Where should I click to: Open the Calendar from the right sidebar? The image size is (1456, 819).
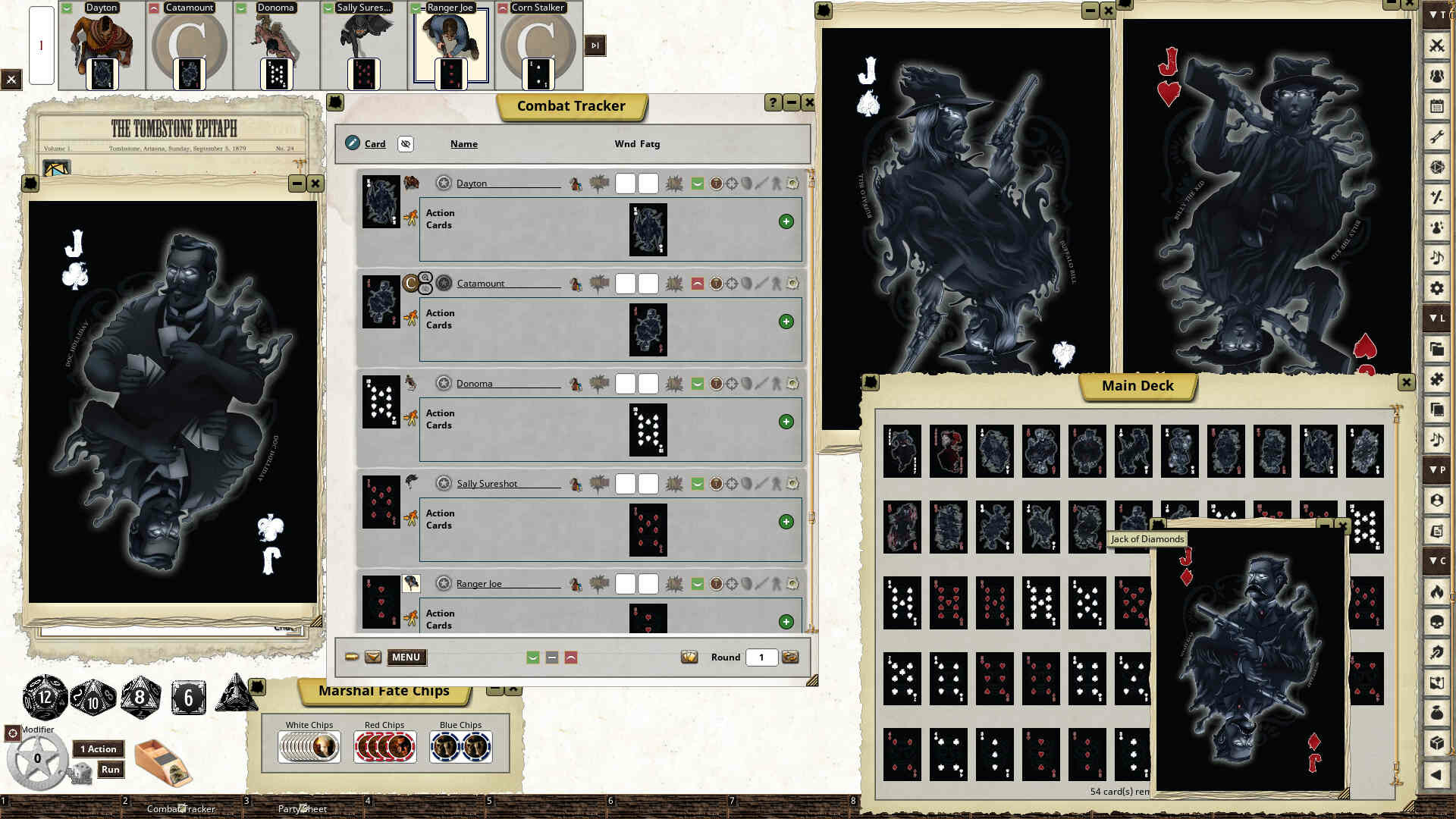click(x=1436, y=106)
